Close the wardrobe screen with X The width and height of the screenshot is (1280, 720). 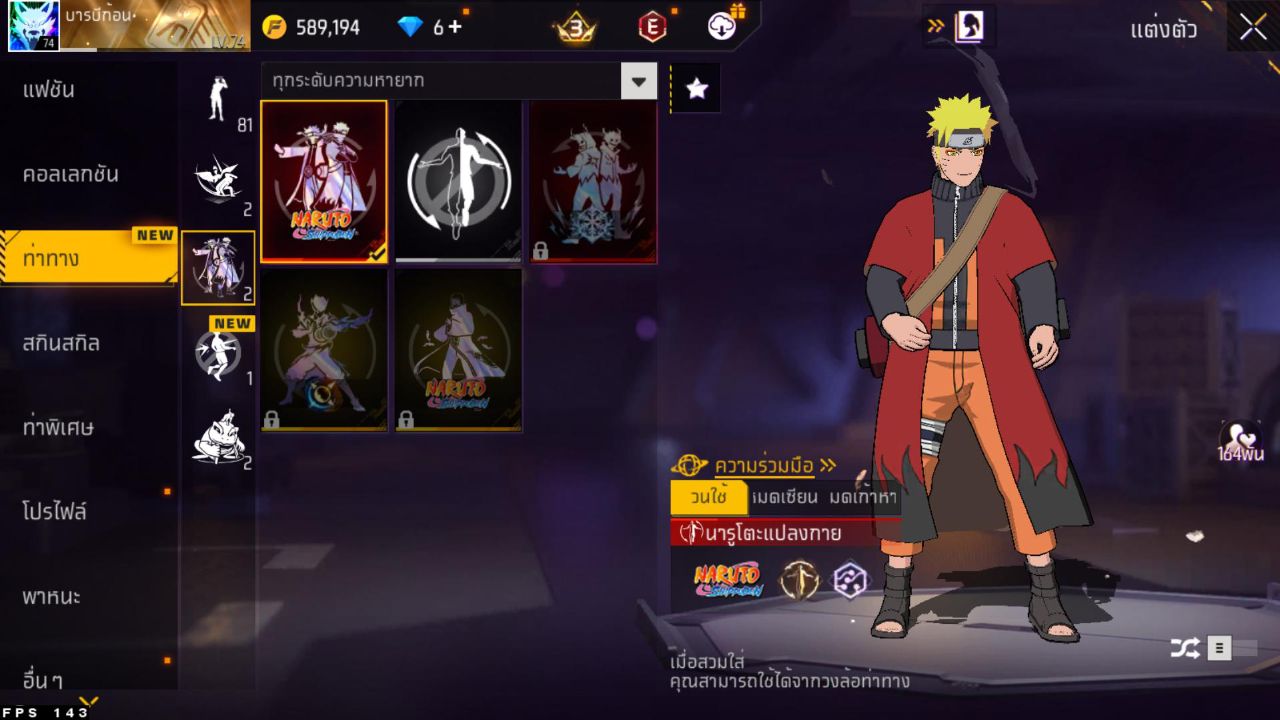pyautogui.click(x=1253, y=27)
